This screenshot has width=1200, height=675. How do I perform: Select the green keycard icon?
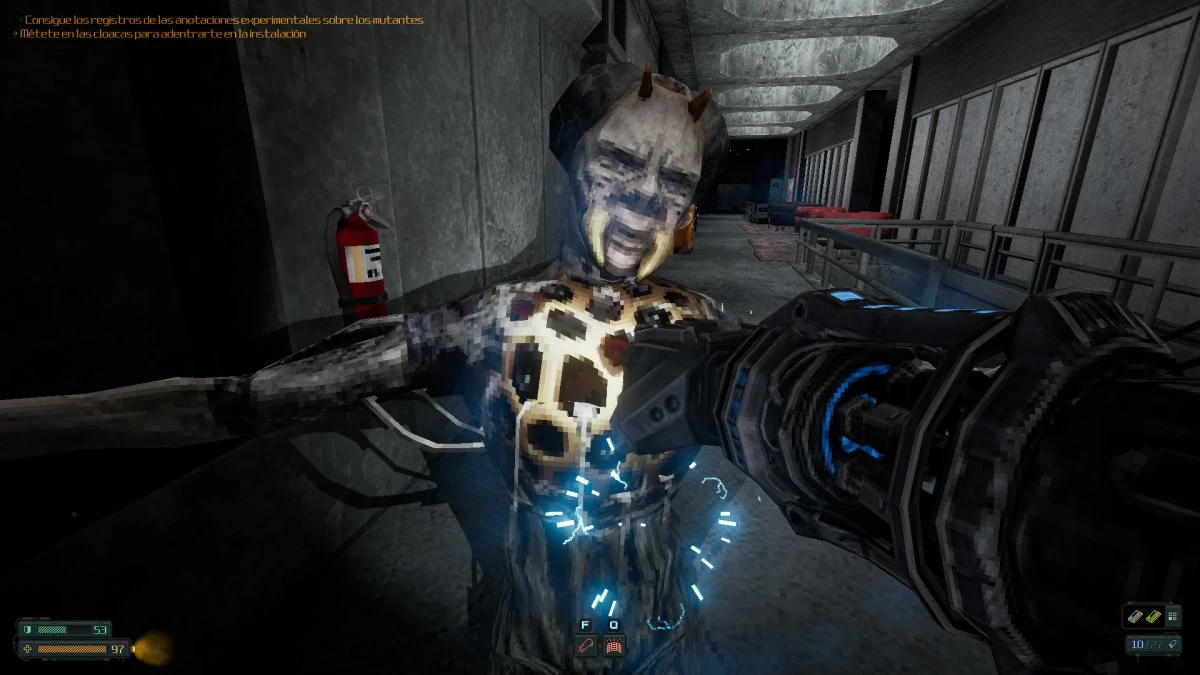tap(1153, 616)
